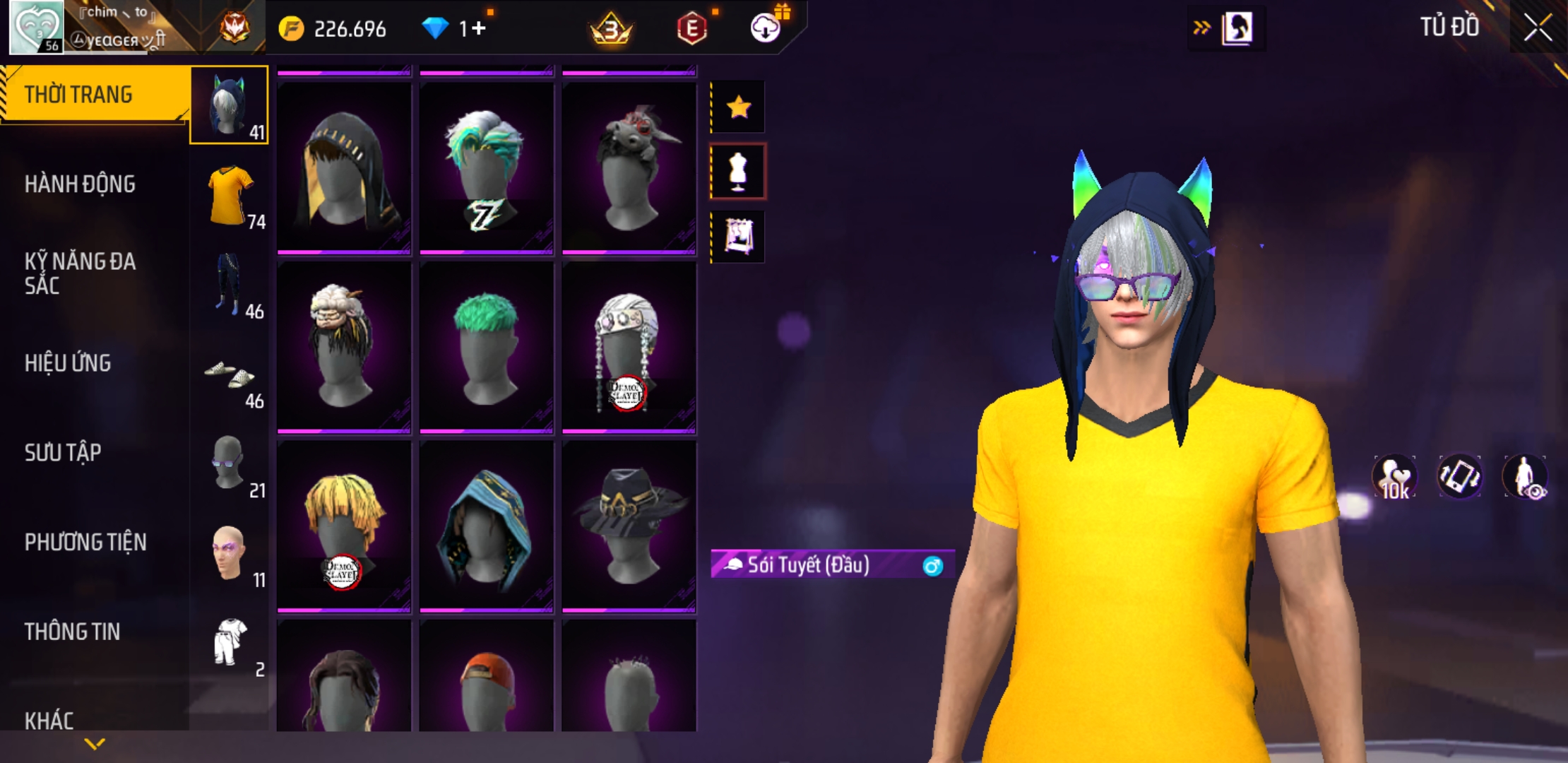1568x763 pixels.
Task: Click the phone rotate icon
Action: [x=1459, y=477]
